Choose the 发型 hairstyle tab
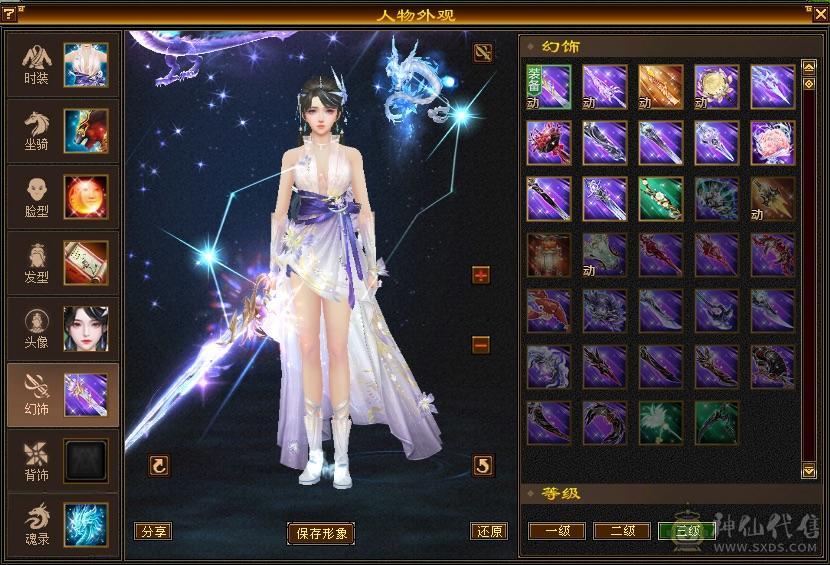Screen dimensions: 830x565 pos(62,263)
